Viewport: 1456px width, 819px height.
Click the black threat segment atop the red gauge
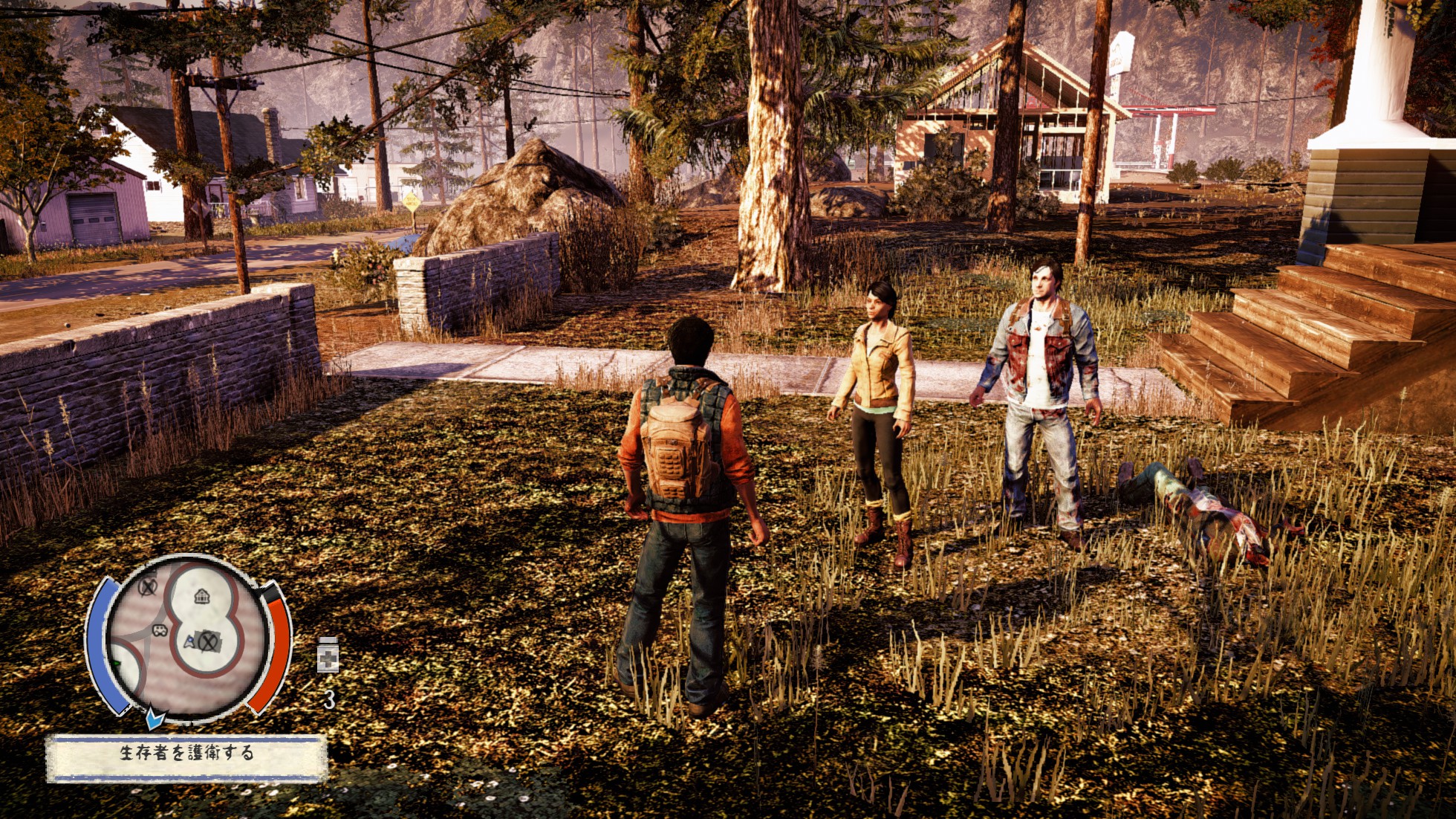click(x=269, y=593)
